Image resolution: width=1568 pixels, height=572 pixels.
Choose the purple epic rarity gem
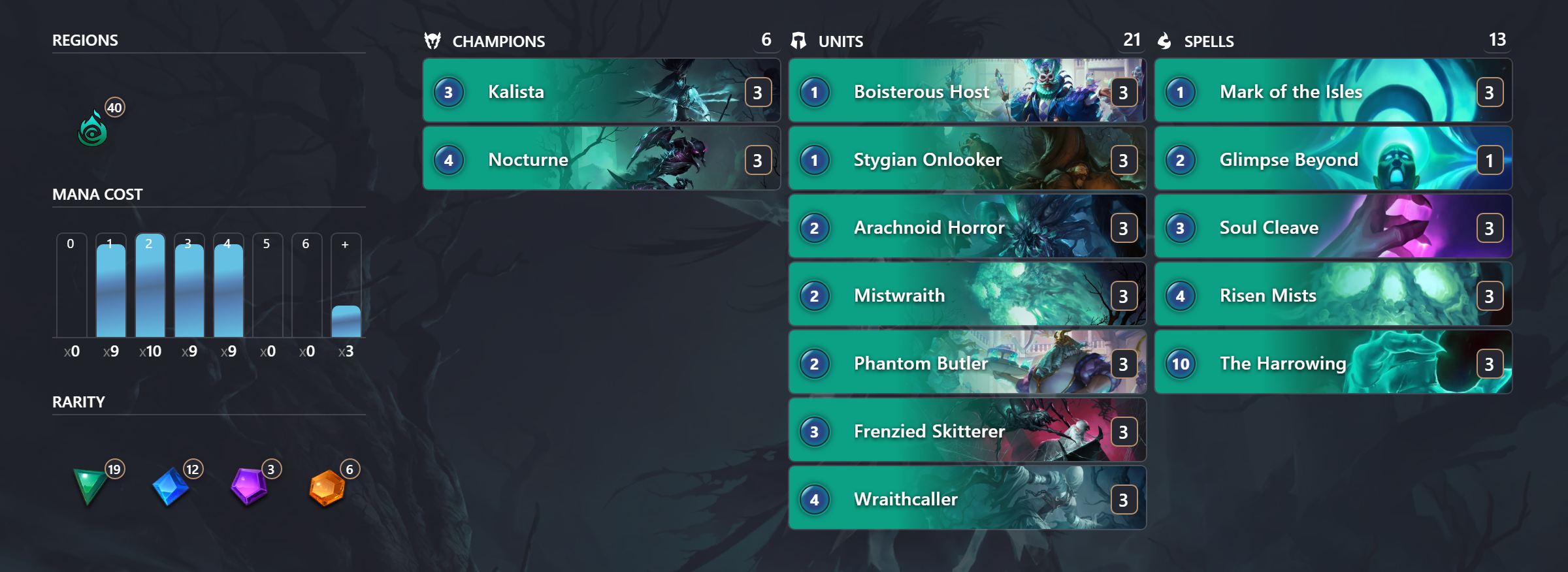point(248,486)
